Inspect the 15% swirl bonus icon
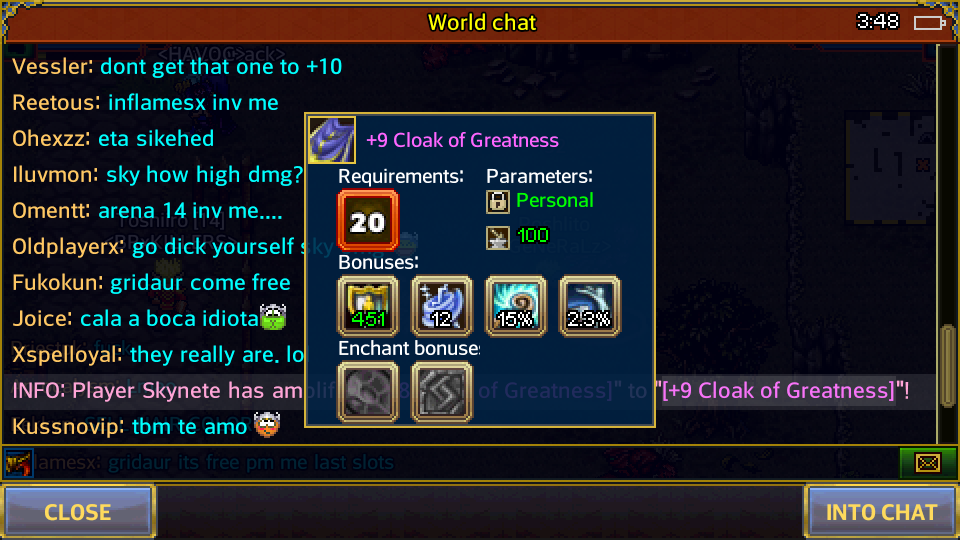This screenshot has width=960, height=540. tap(515, 306)
